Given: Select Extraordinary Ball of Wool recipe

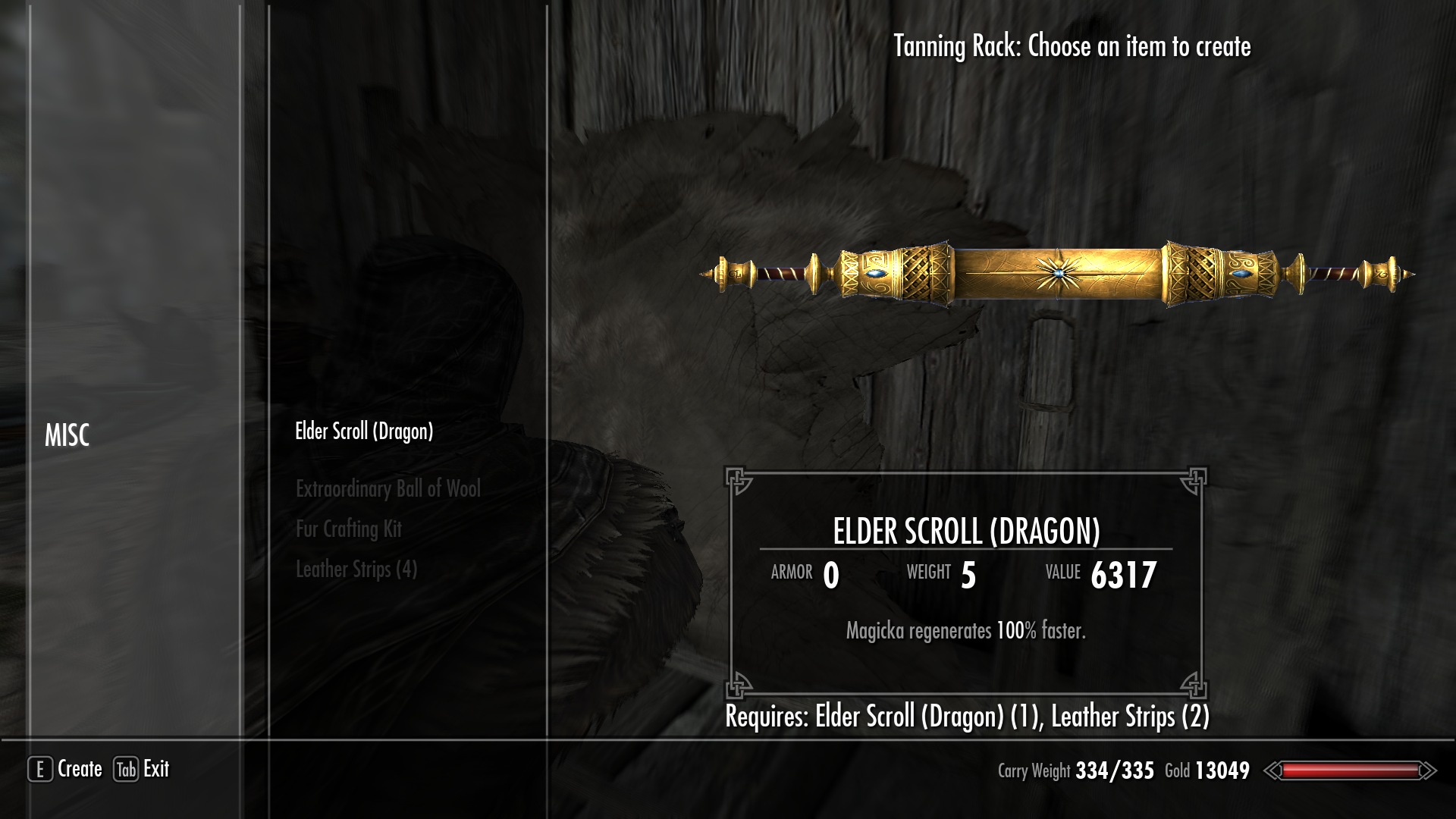Looking at the screenshot, I should click(388, 489).
